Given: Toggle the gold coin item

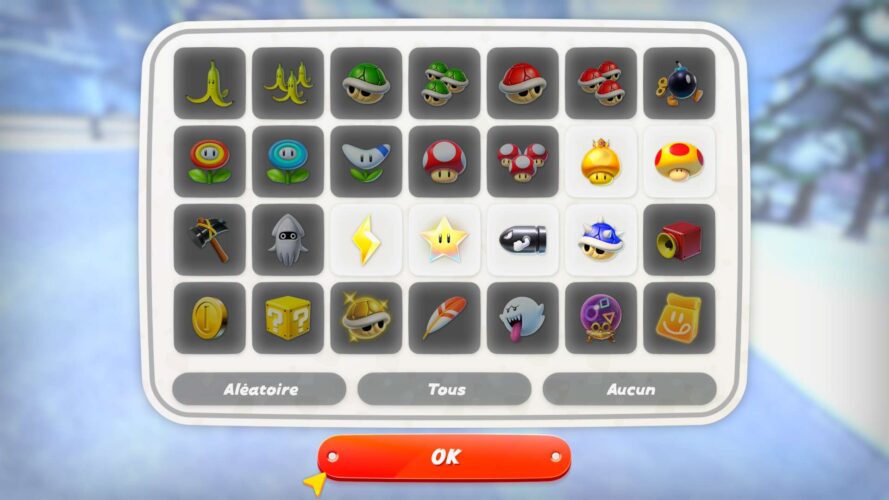Looking at the screenshot, I should [209, 318].
